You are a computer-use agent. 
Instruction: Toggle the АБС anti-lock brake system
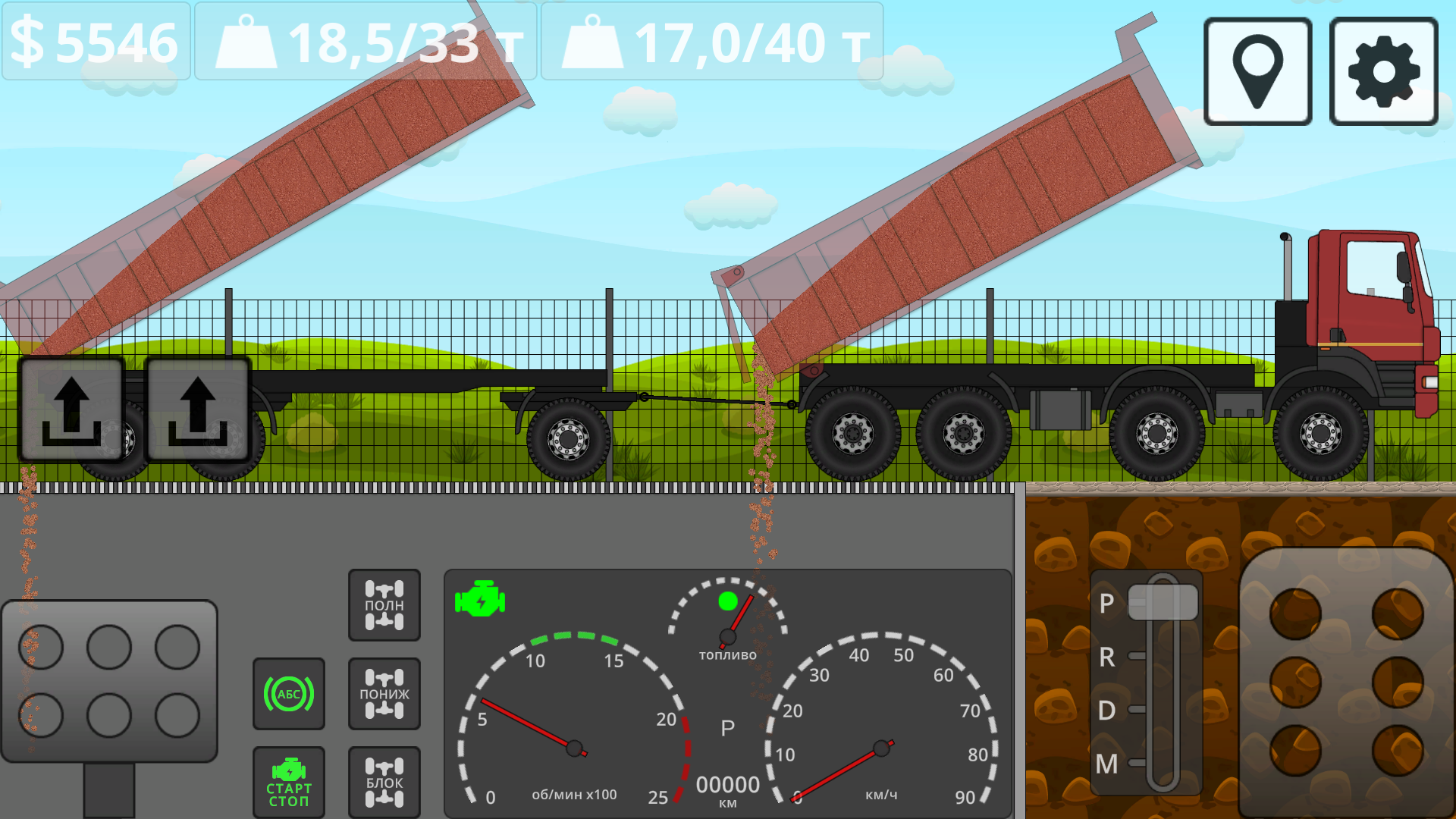pyautogui.click(x=289, y=693)
